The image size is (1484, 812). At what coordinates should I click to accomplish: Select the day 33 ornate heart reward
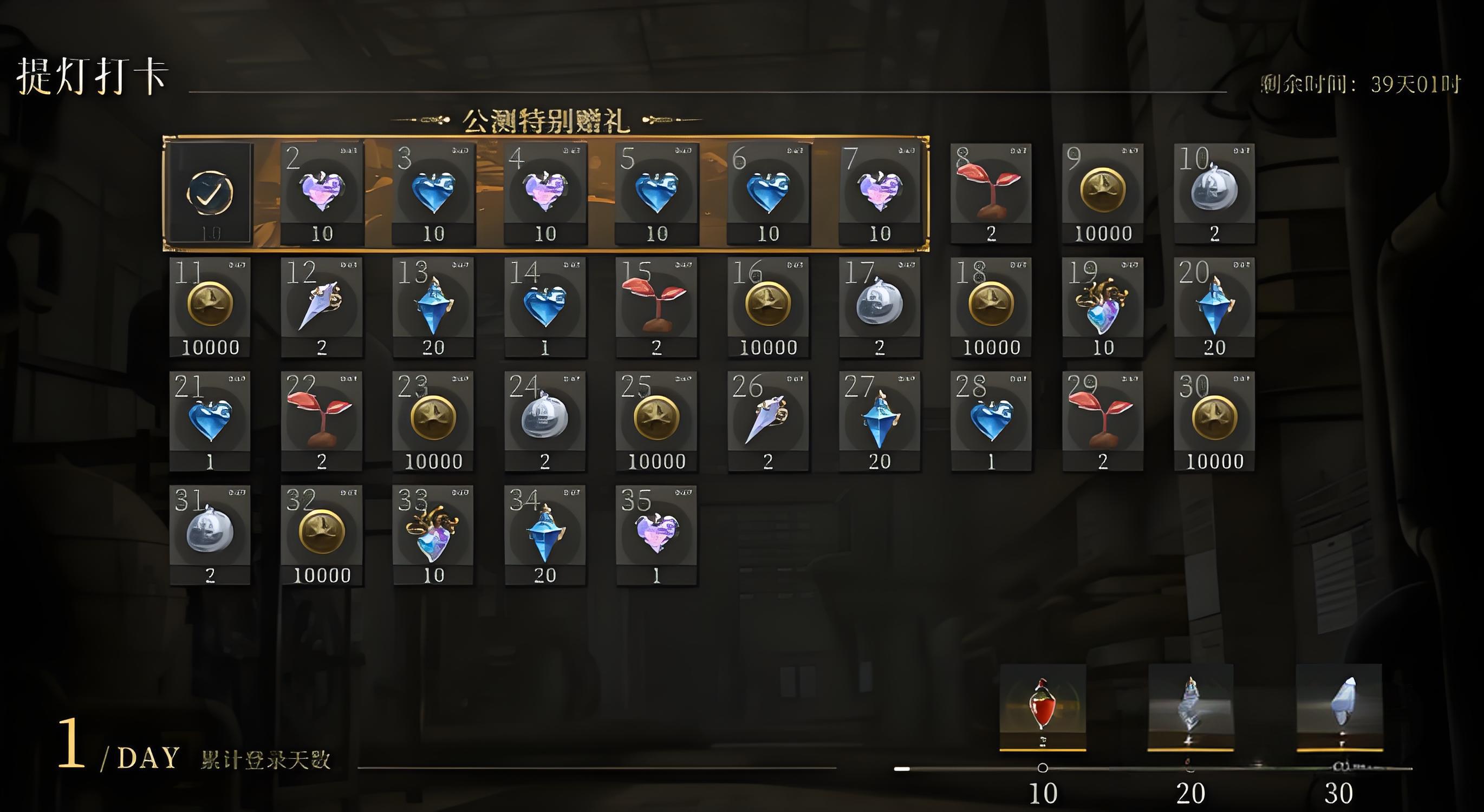click(x=433, y=535)
